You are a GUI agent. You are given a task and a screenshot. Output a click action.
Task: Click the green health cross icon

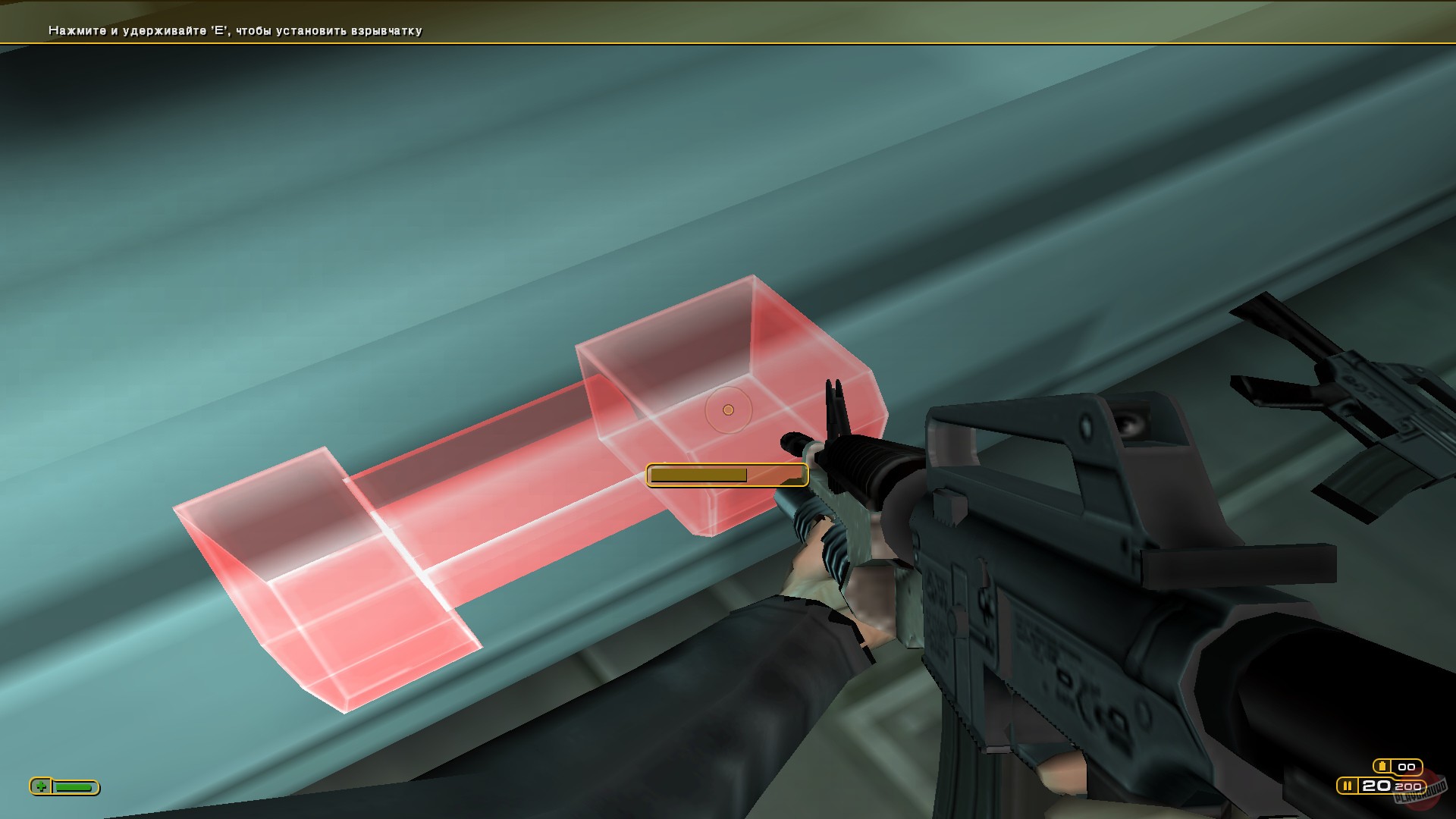coord(41,786)
